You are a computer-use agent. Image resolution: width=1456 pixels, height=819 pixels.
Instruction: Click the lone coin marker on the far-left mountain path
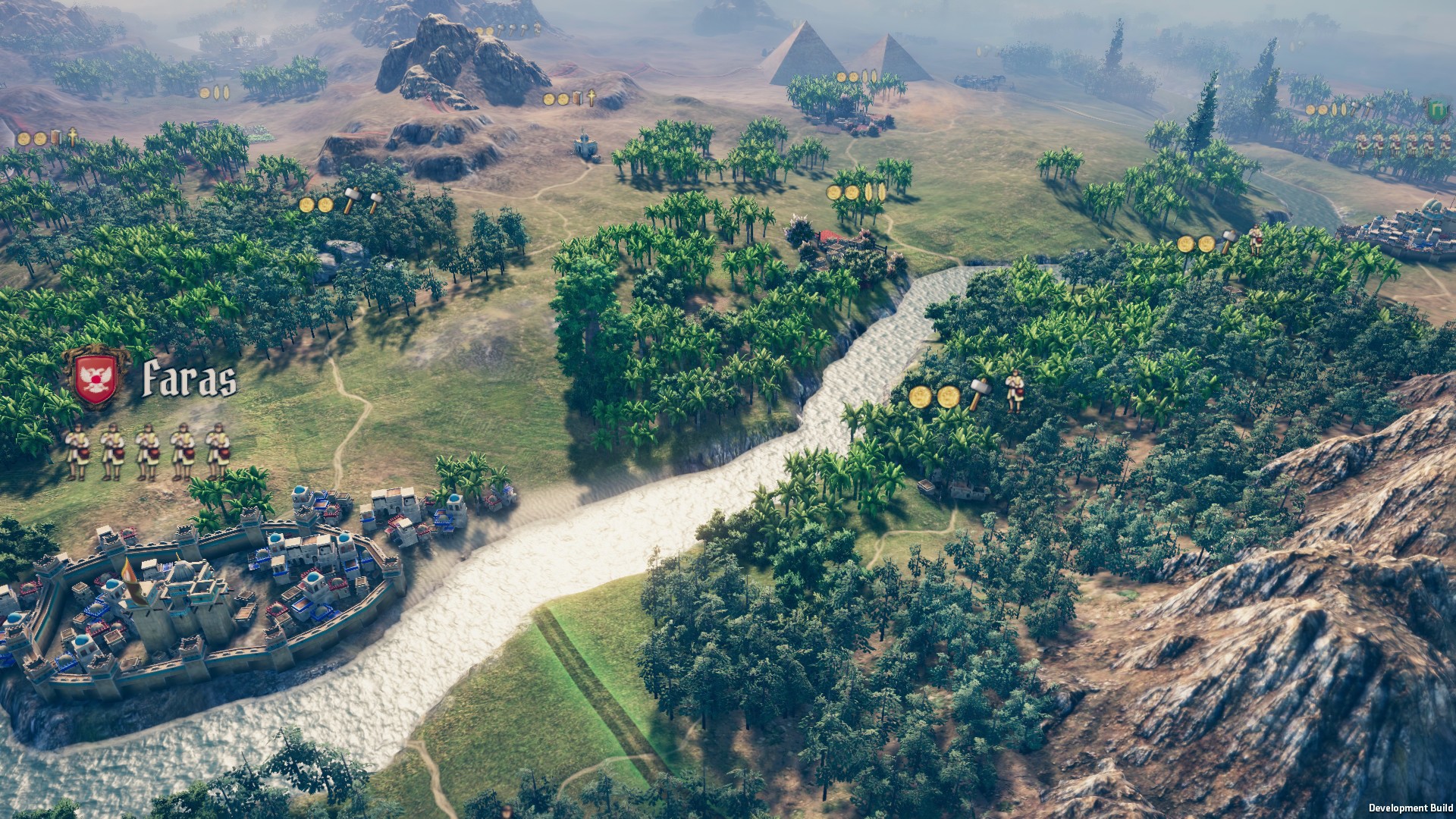[x=203, y=93]
